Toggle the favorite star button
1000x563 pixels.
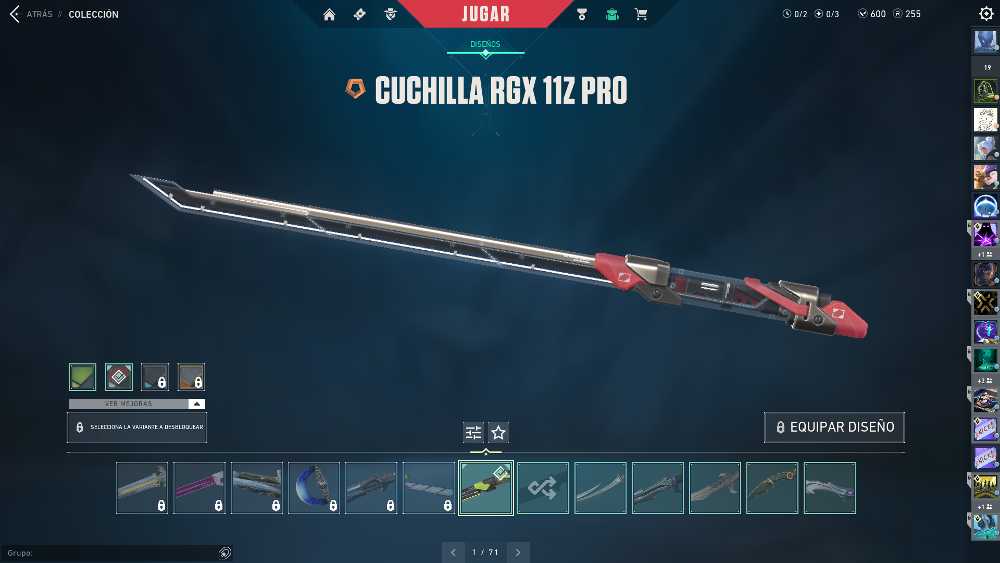pos(498,432)
